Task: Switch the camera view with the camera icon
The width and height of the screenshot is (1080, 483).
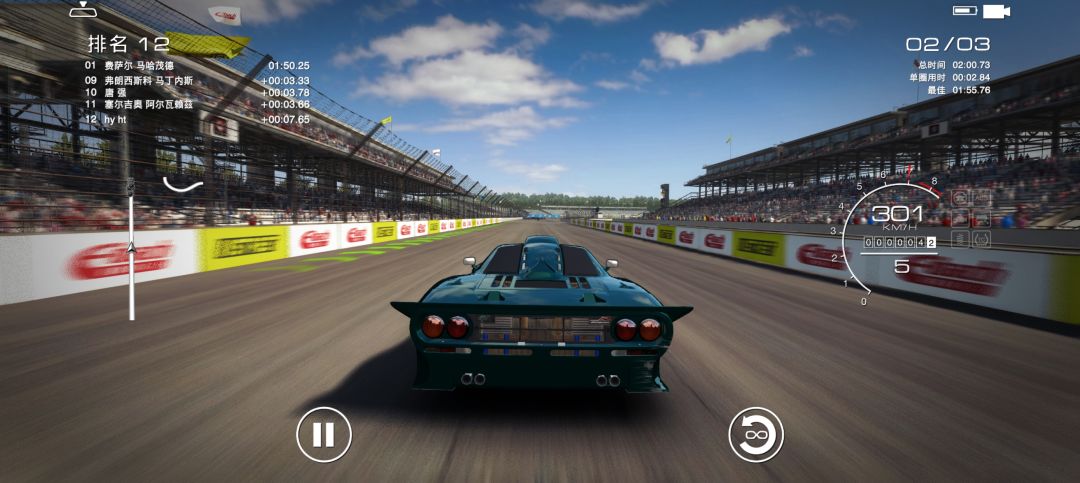Action: [996, 11]
